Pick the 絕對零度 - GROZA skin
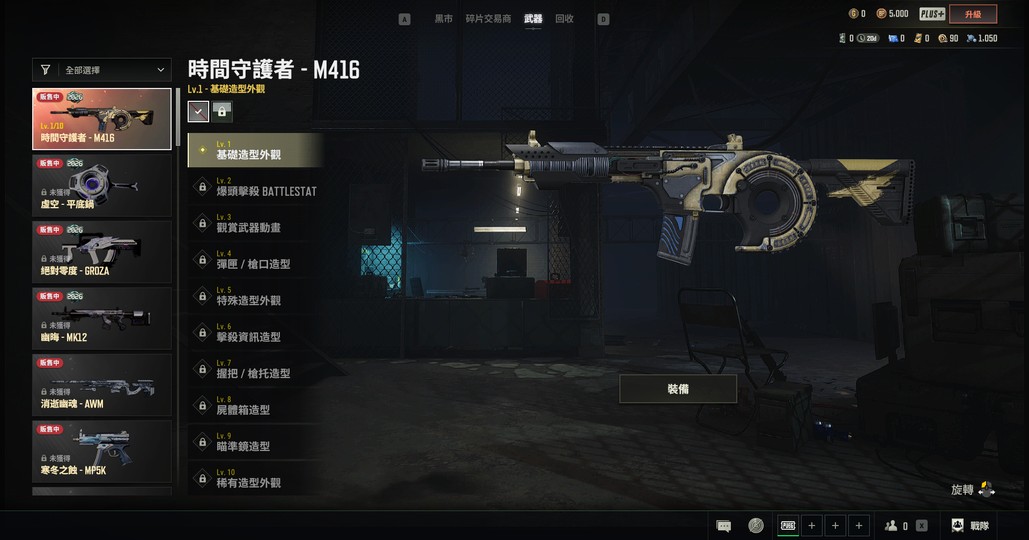This screenshot has width=1029, height=540. [x=102, y=251]
